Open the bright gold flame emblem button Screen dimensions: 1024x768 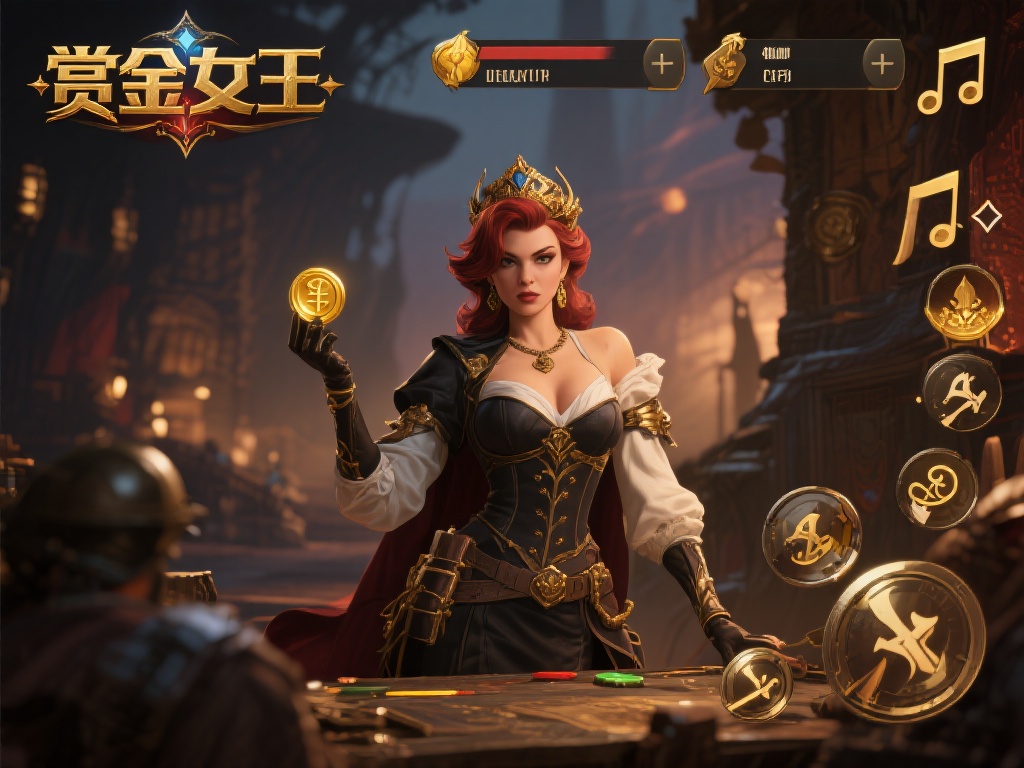(x=964, y=303)
